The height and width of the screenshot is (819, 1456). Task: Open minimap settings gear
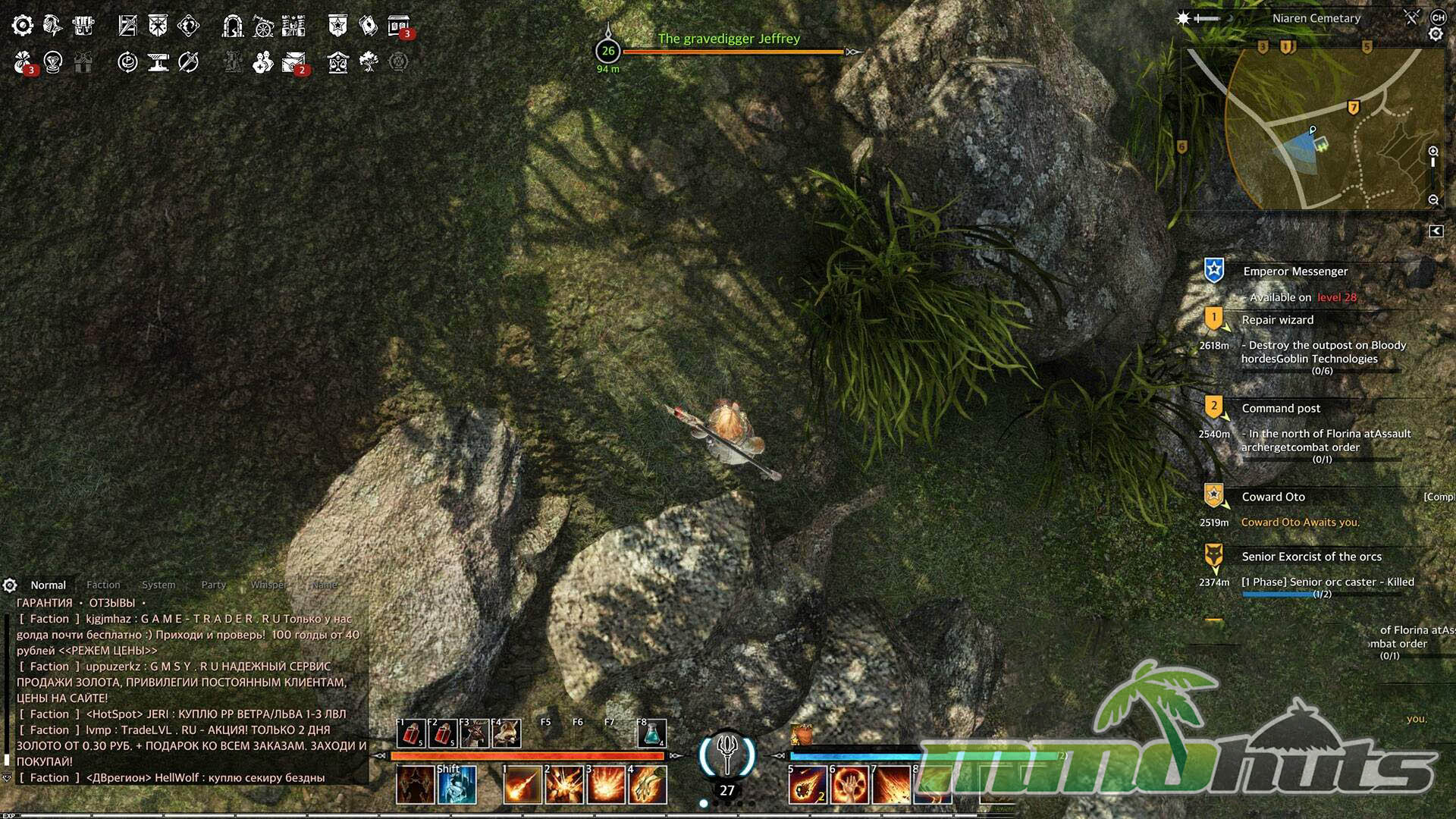[1436, 34]
